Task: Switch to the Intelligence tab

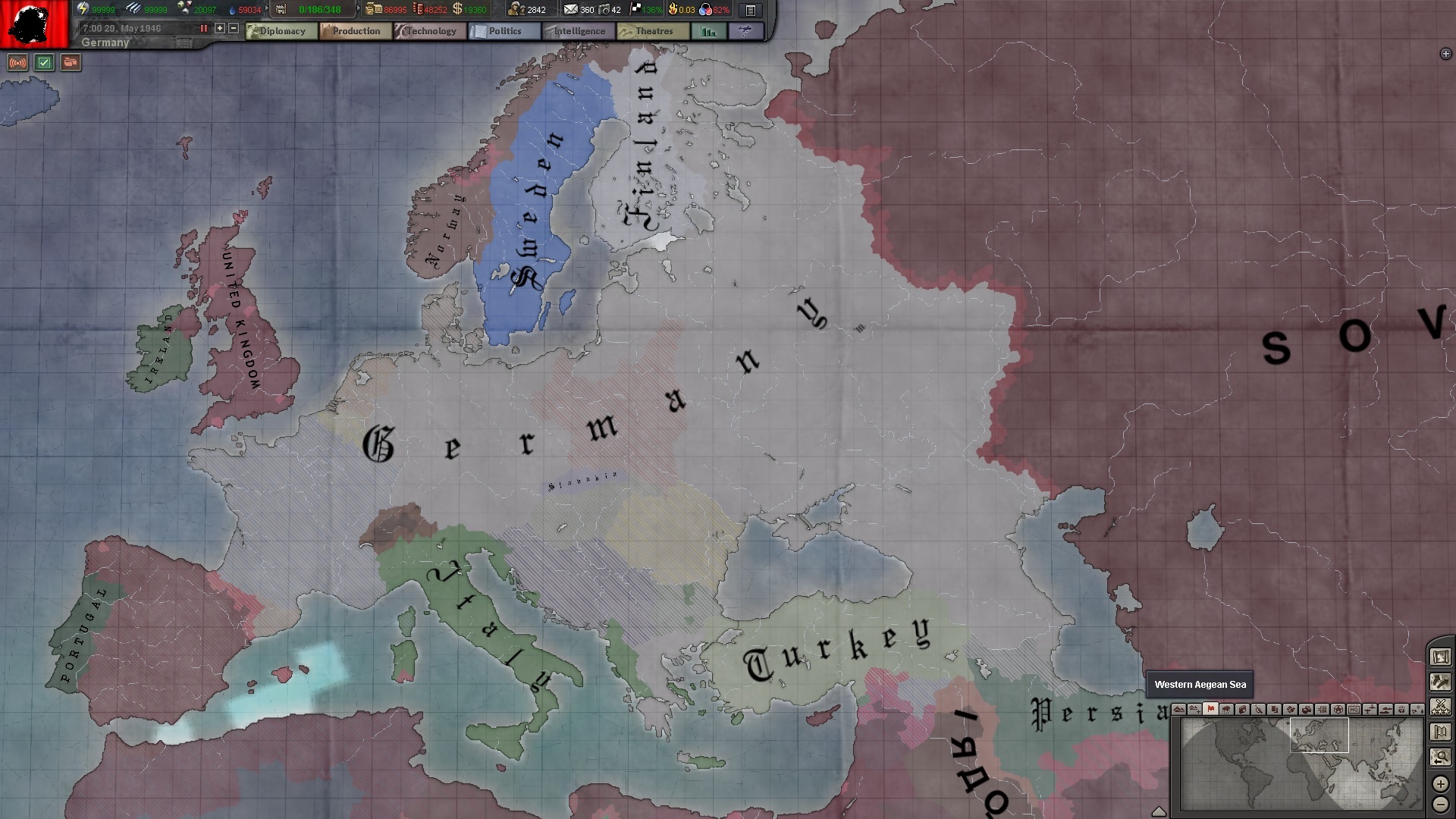Action: tap(579, 31)
